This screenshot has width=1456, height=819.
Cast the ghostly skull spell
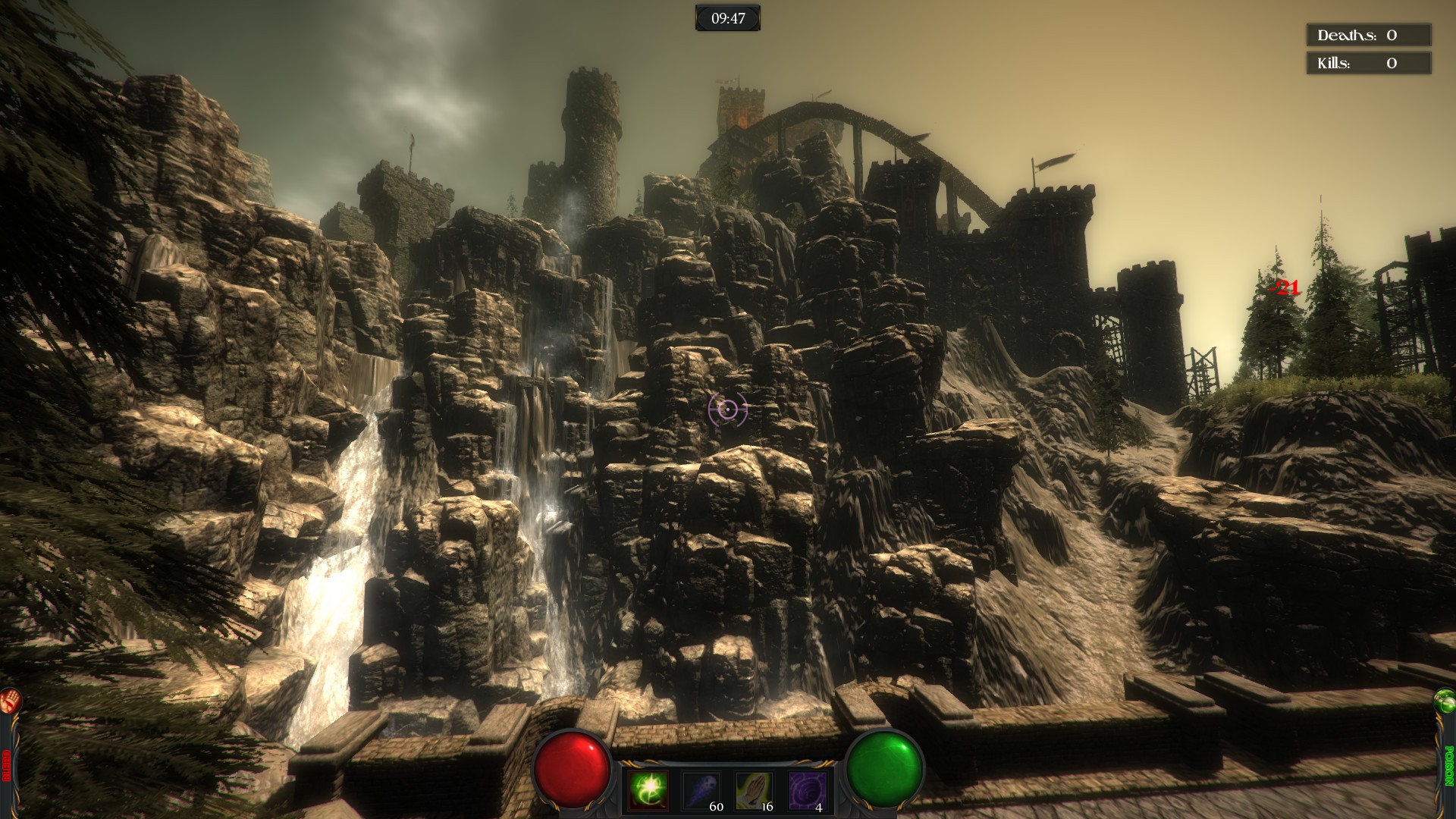click(701, 791)
